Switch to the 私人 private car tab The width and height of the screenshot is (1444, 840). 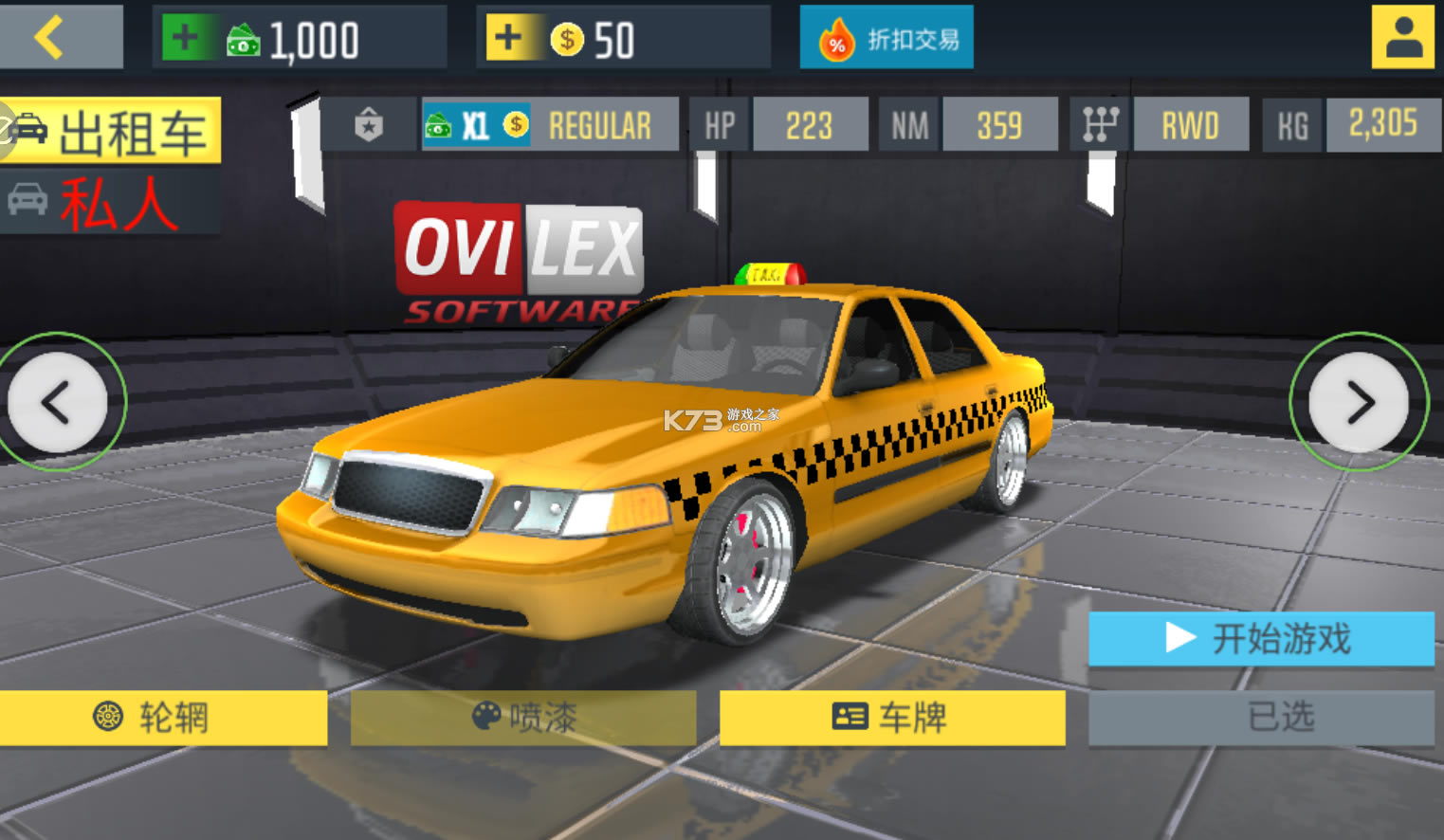pyautogui.click(x=112, y=202)
